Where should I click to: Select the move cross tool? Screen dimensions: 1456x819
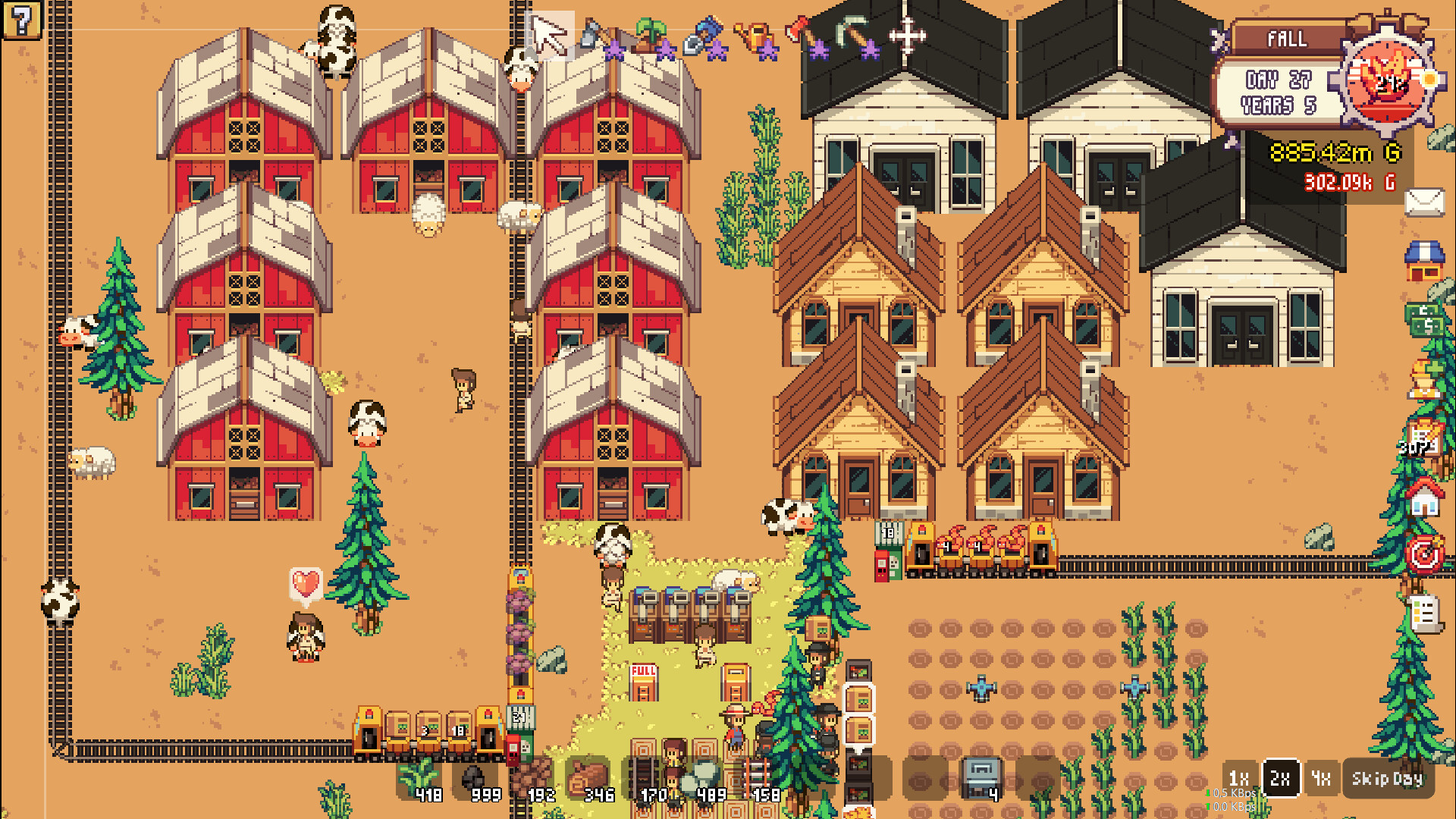pyautogui.click(x=907, y=34)
